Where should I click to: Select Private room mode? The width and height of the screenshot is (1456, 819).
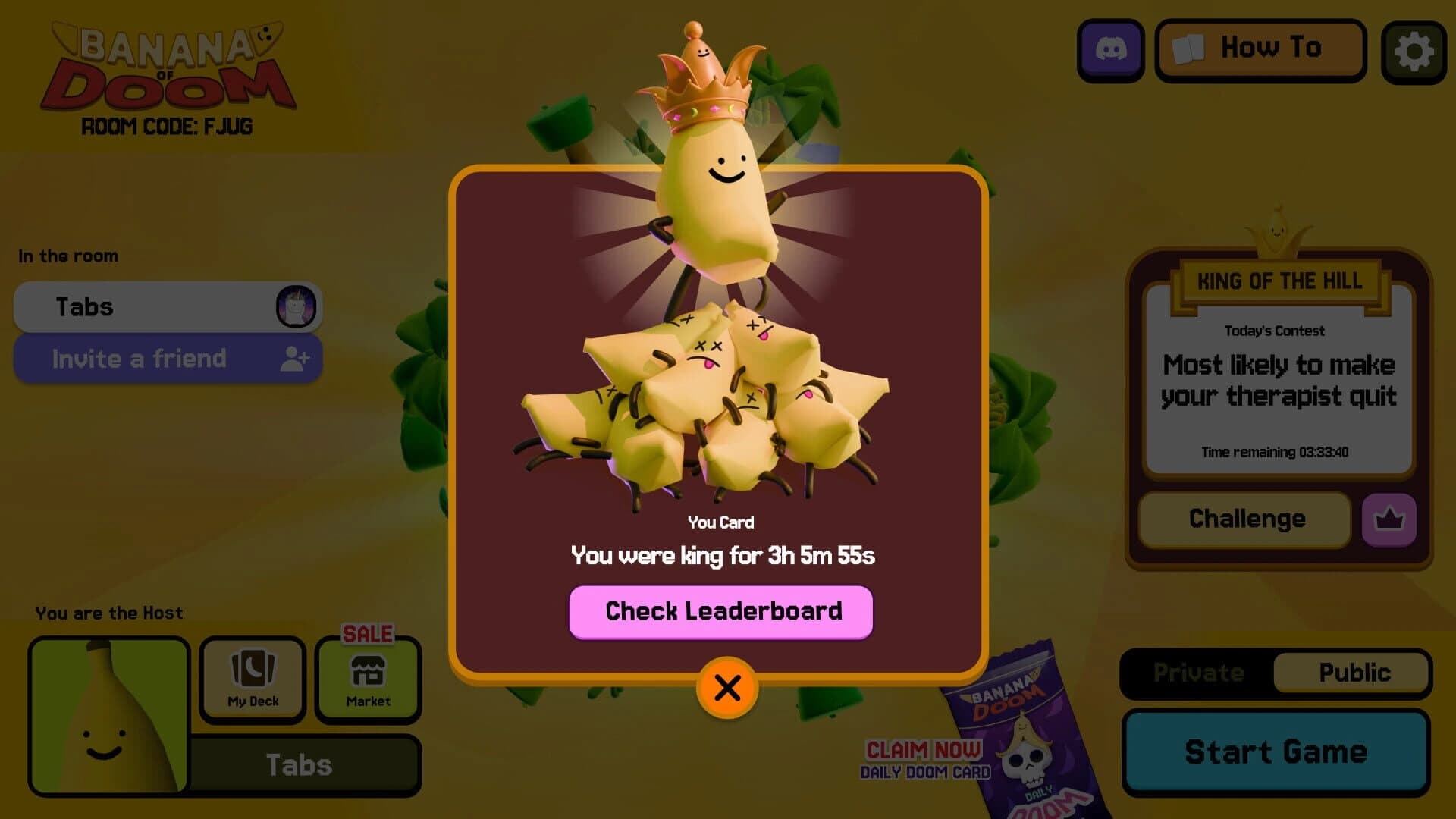click(x=1197, y=673)
